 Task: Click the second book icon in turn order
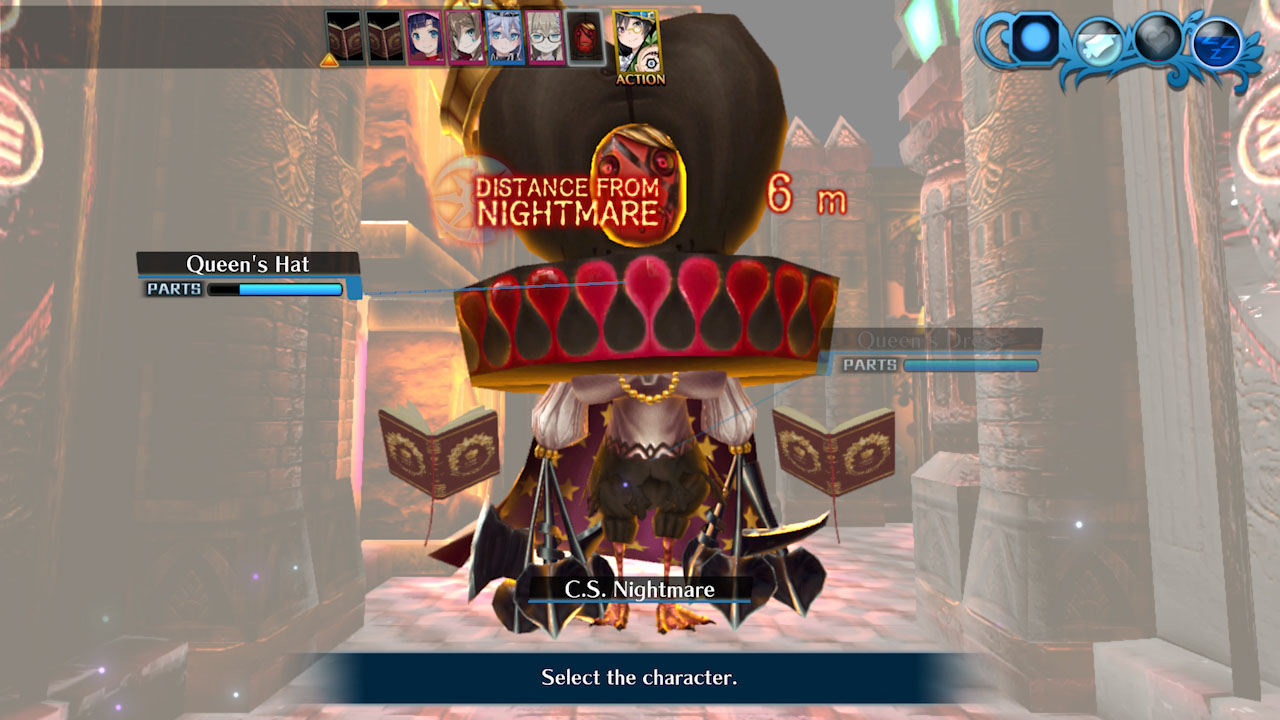point(386,34)
